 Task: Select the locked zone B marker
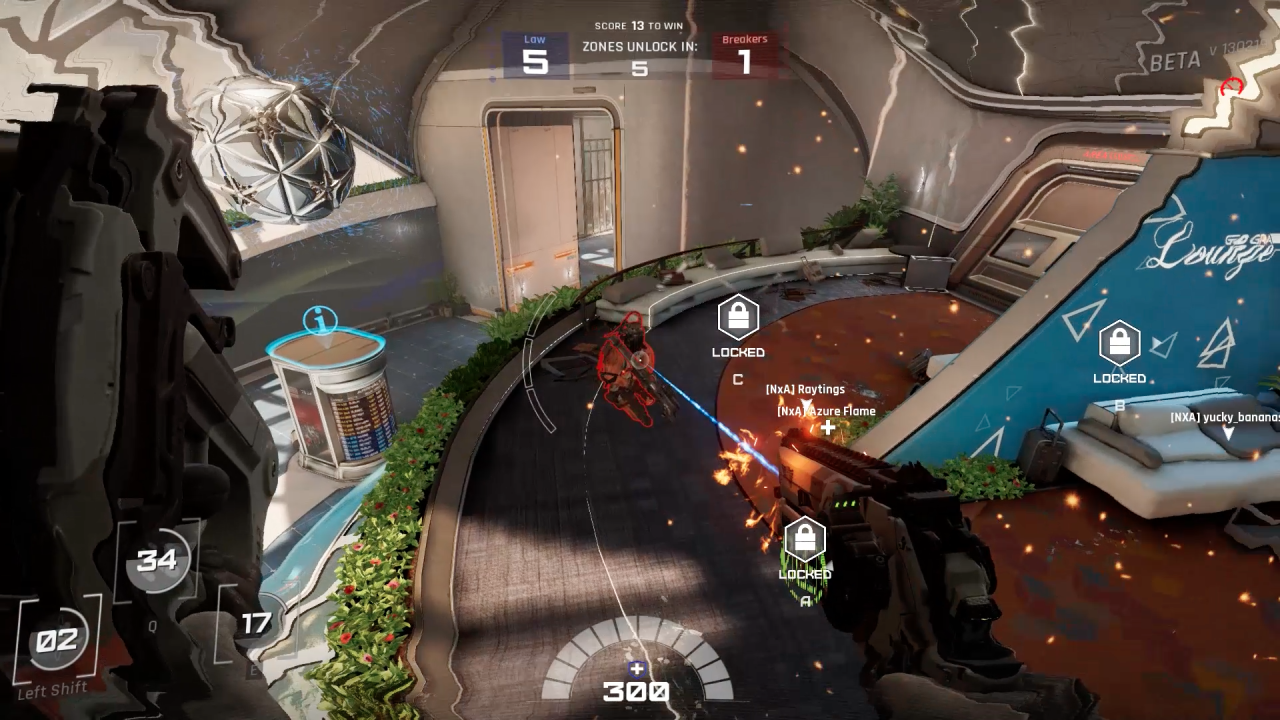pos(1119,343)
